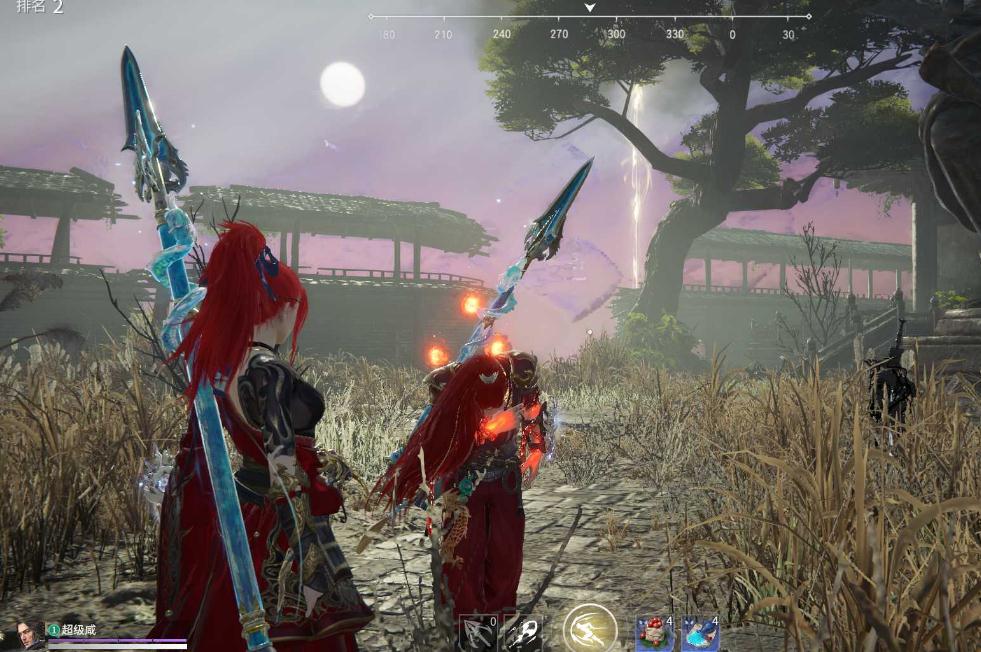Use the red berry healing item

click(x=654, y=633)
